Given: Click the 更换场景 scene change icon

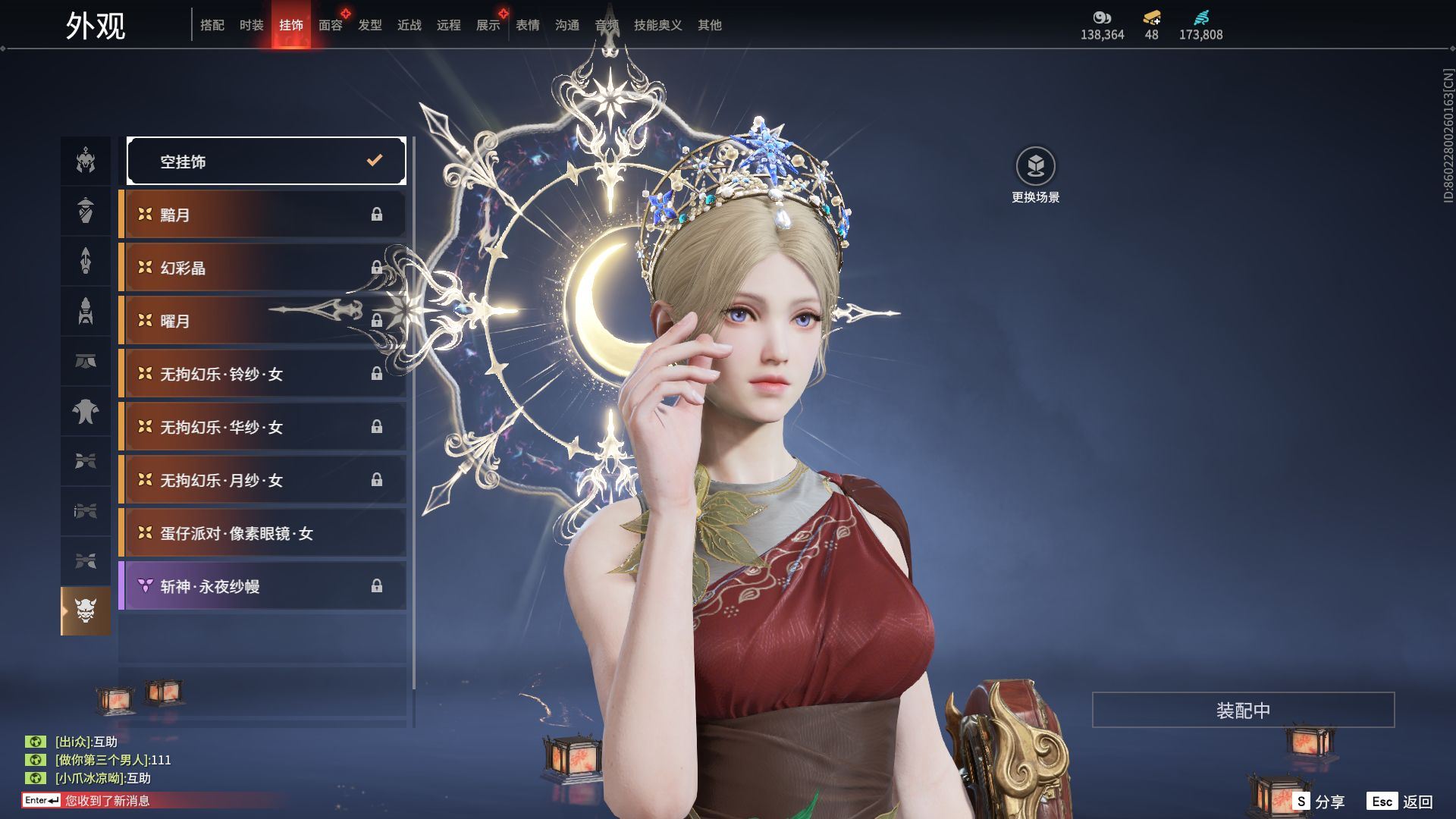Looking at the screenshot, I should pos(1035,166).
